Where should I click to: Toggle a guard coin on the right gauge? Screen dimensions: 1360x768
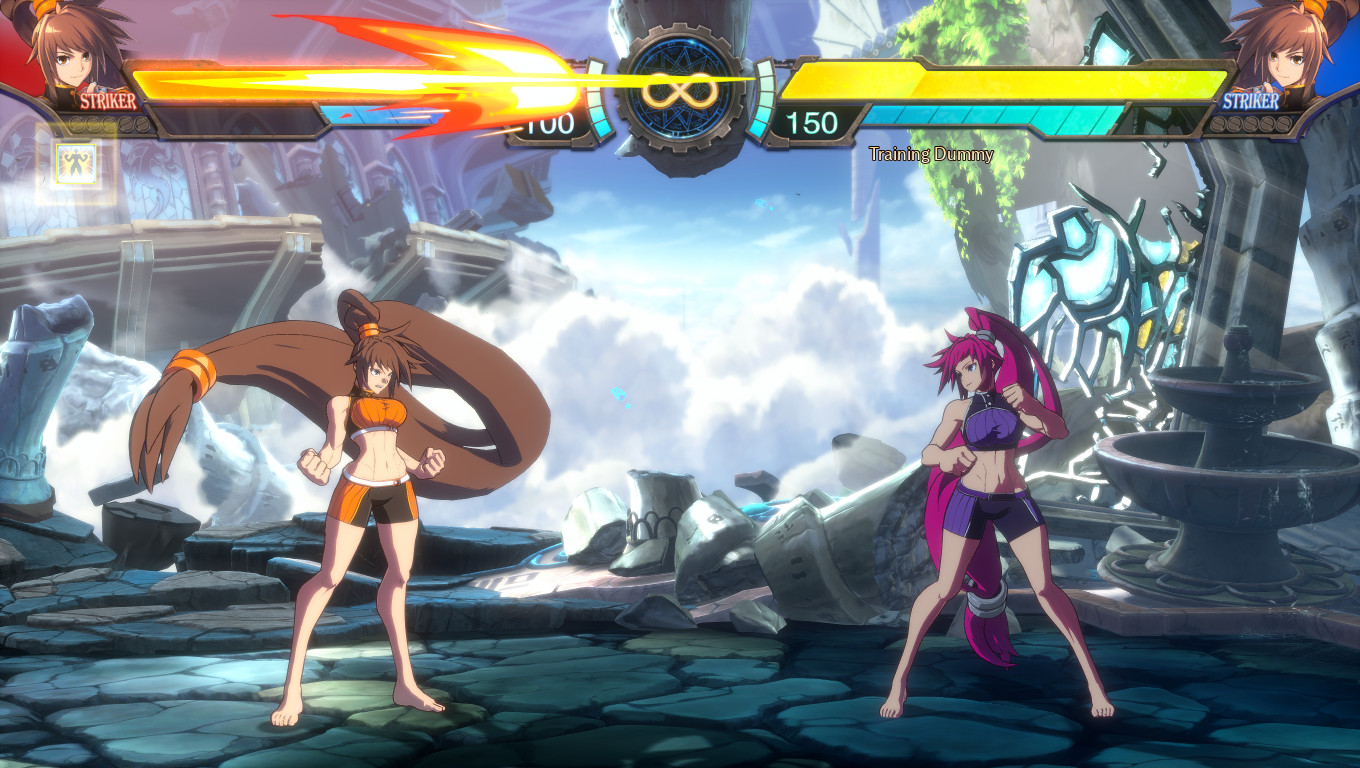click(x=1252, y=124)
